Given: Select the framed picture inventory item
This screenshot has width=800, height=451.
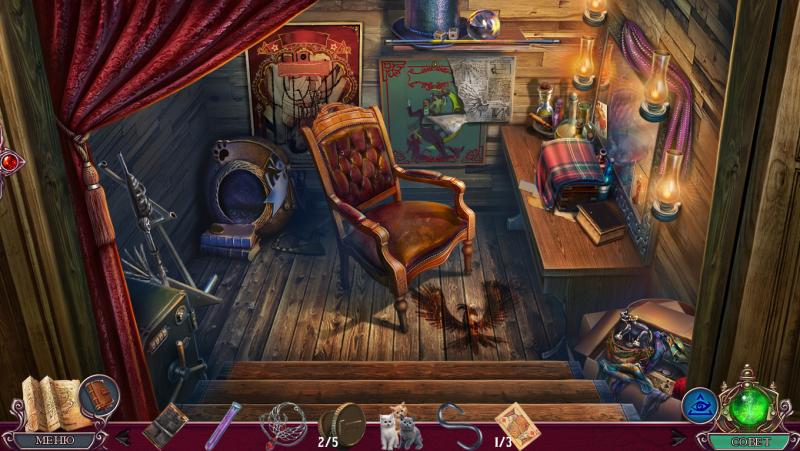Looking at the screenshot, I should [165, 425].
